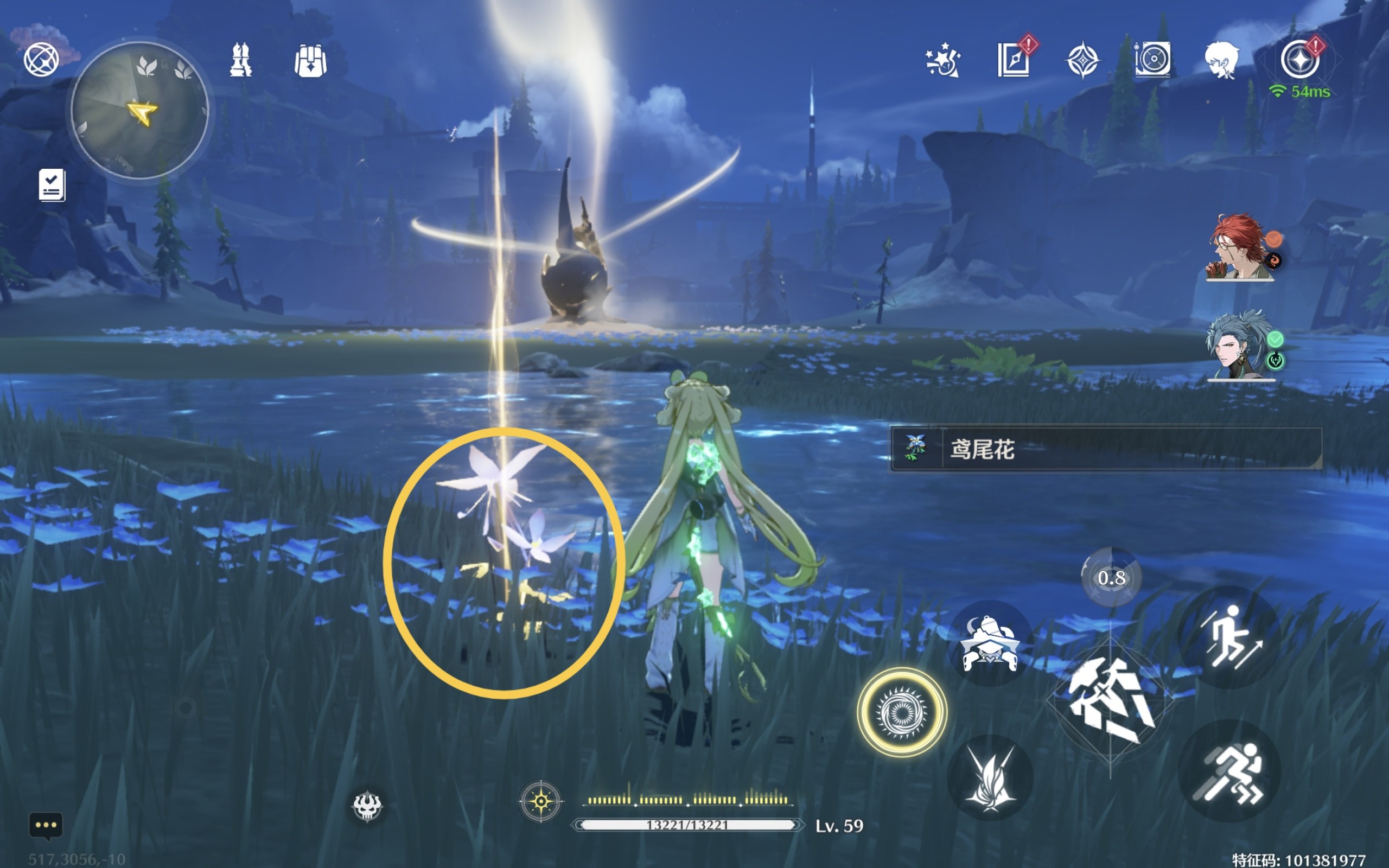This screenshot has height=868, width=1389.
Task: Tap the jump button with upward arrow
Action: click(x=1229, y=637)
